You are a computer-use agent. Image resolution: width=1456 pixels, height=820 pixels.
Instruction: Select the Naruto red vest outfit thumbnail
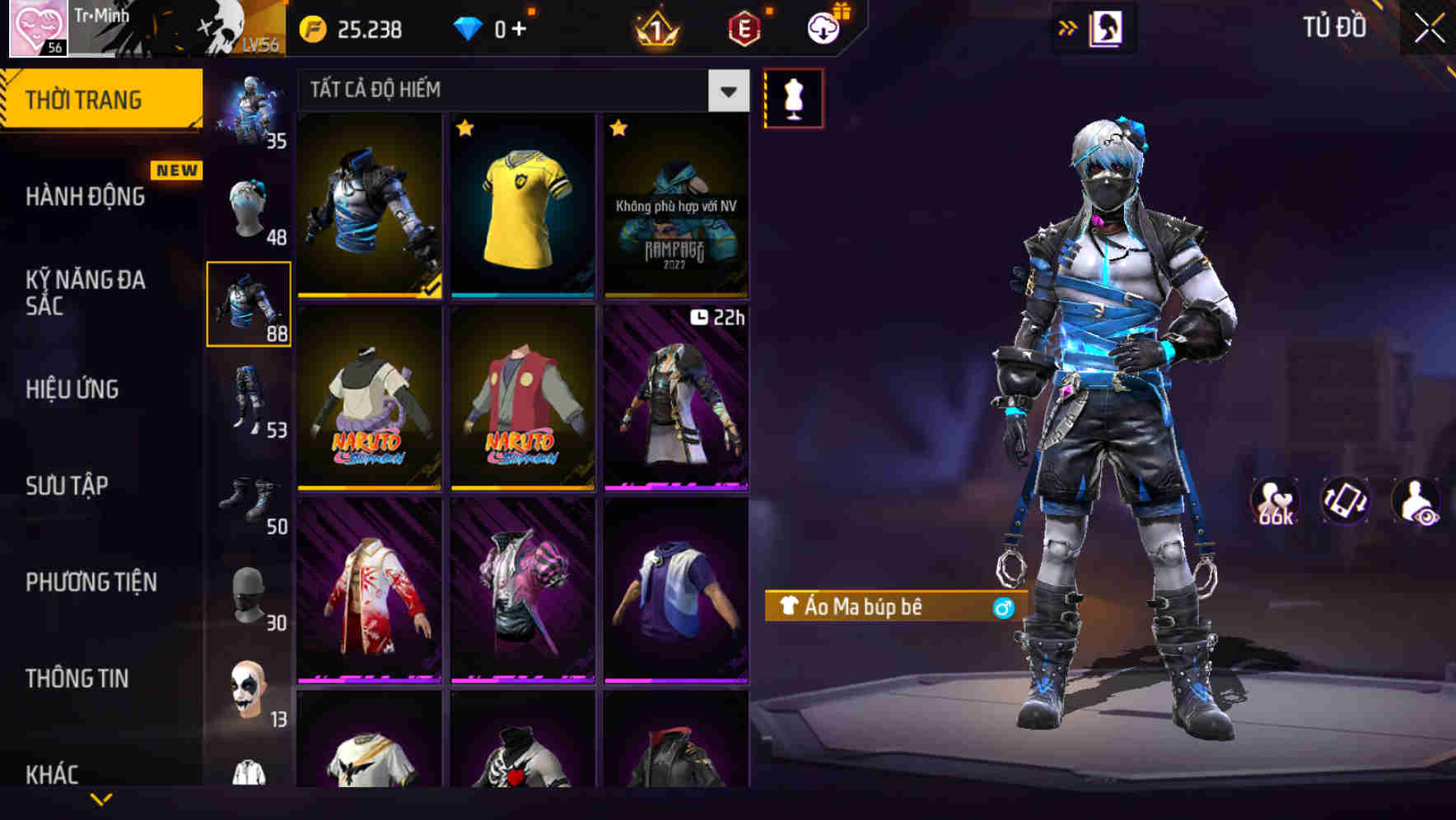point(522,401)
